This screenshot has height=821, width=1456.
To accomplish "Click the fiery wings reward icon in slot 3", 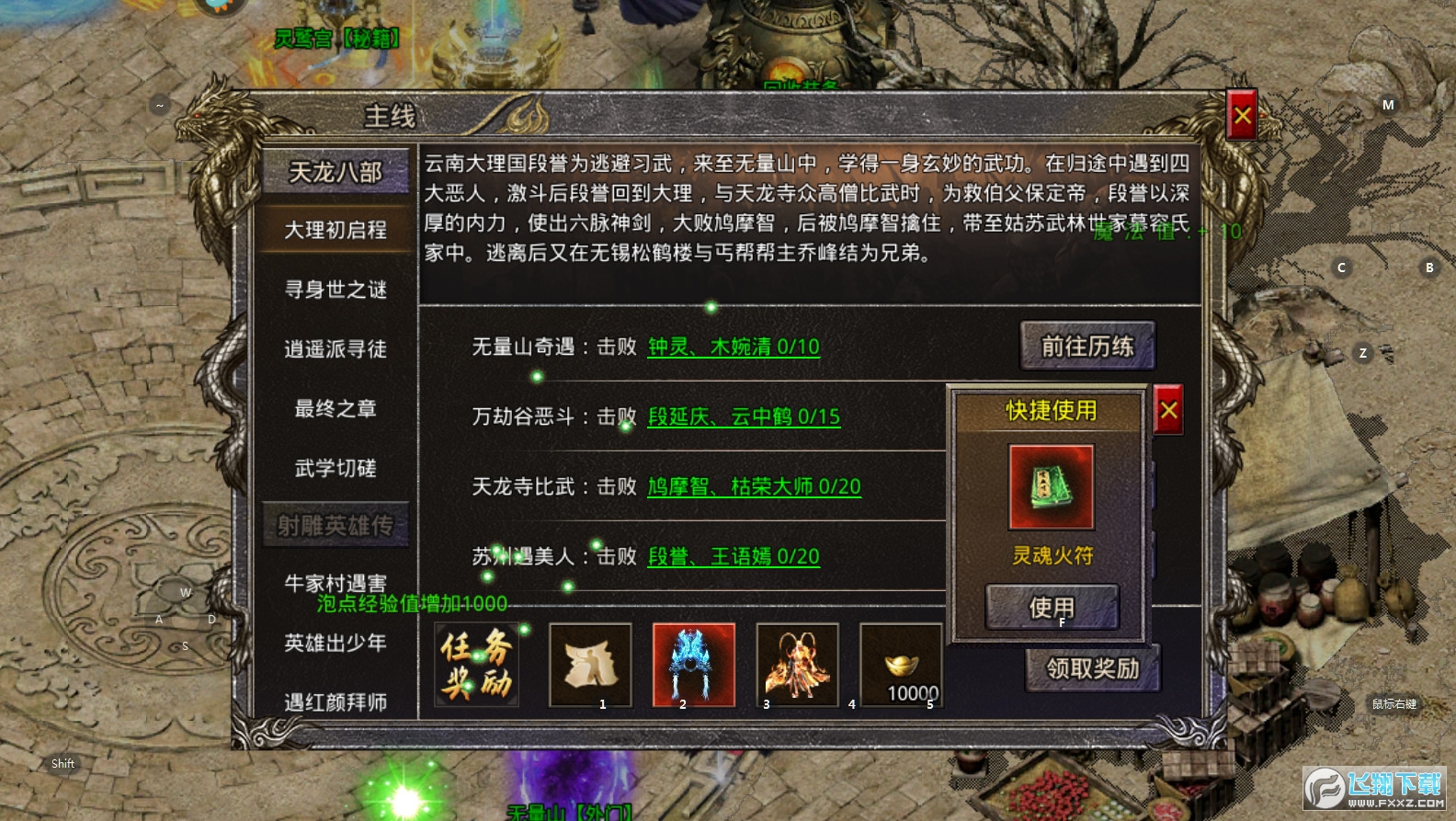I will coord(796,664).
